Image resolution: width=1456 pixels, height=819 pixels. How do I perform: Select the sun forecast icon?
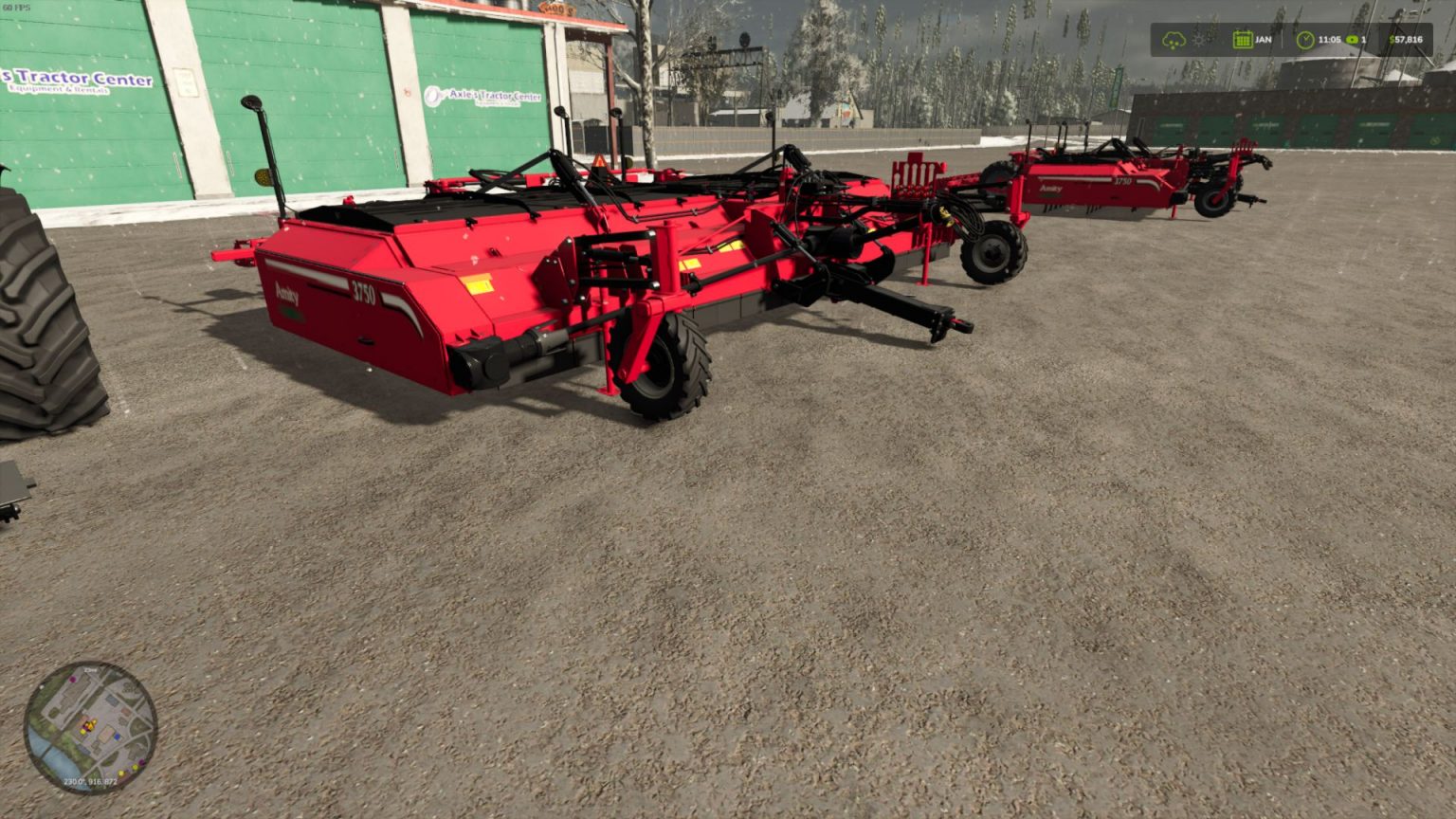click(x=1198, y=39)
